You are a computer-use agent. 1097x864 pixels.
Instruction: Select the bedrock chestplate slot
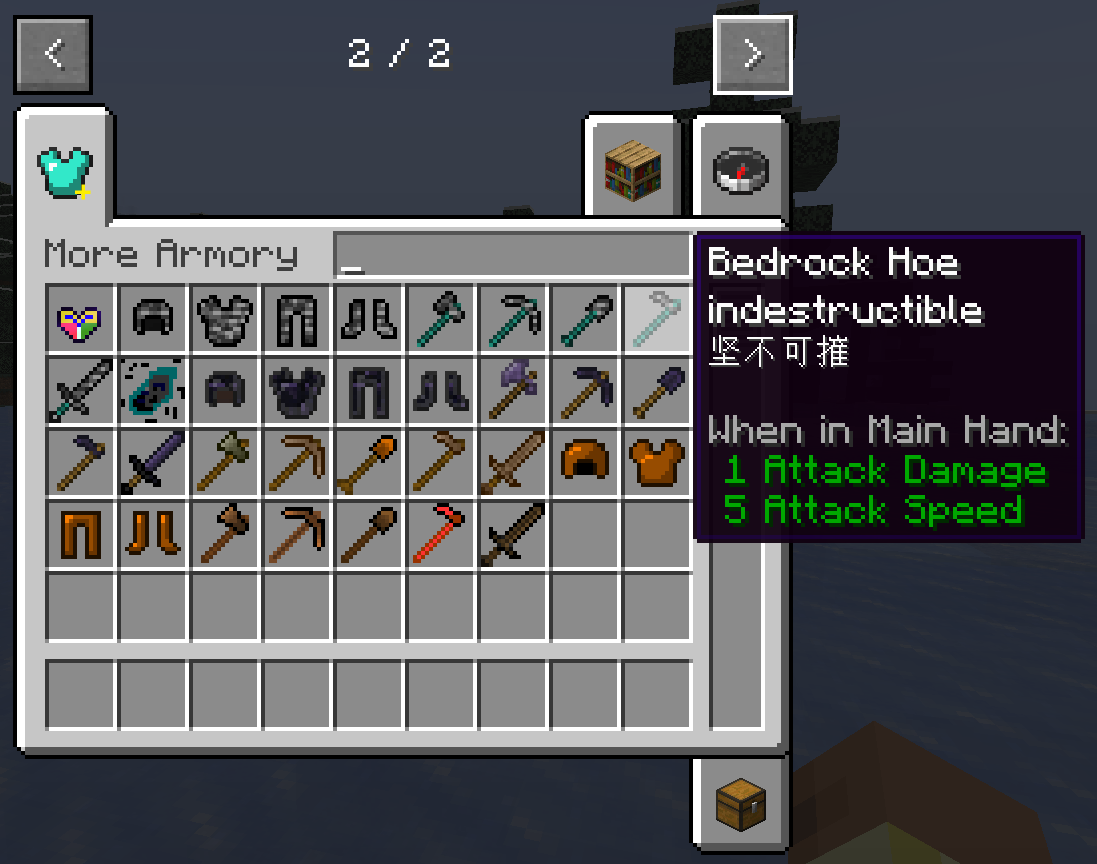[x=225, y=319]
